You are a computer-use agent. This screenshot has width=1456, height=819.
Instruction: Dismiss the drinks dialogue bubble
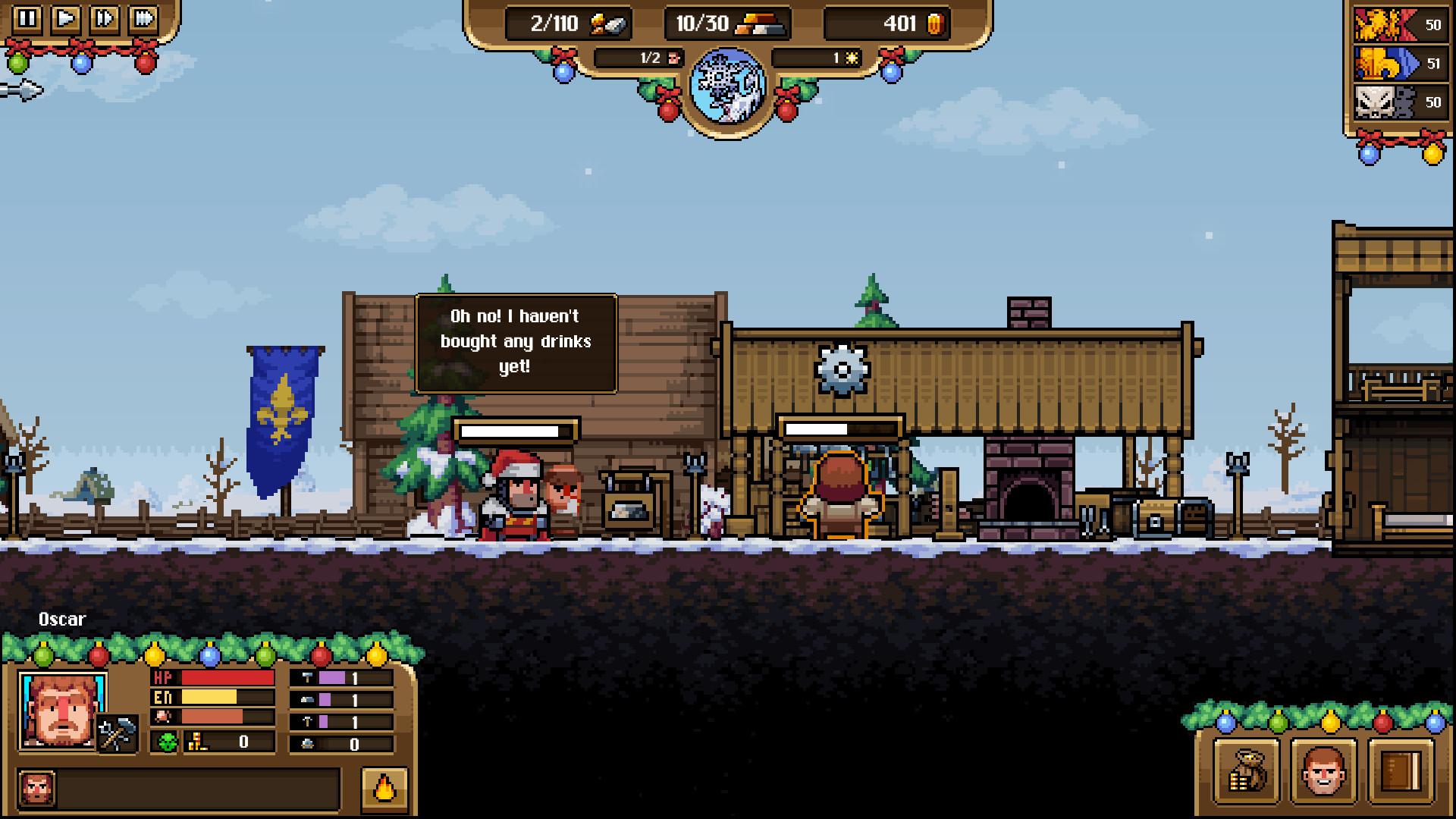click(516, 340)
